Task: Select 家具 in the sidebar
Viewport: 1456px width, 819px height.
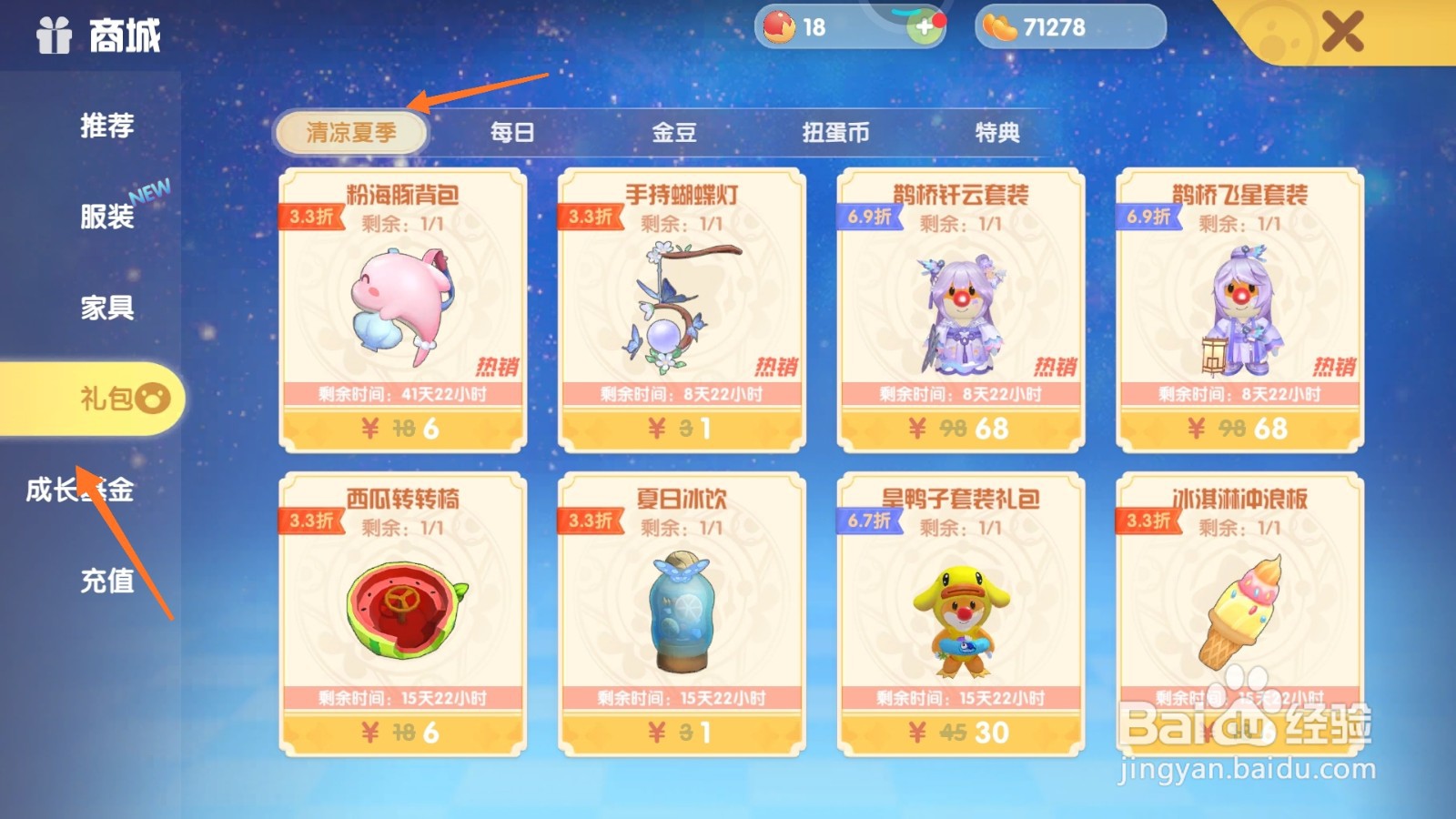Action: (x=106, y=309)
